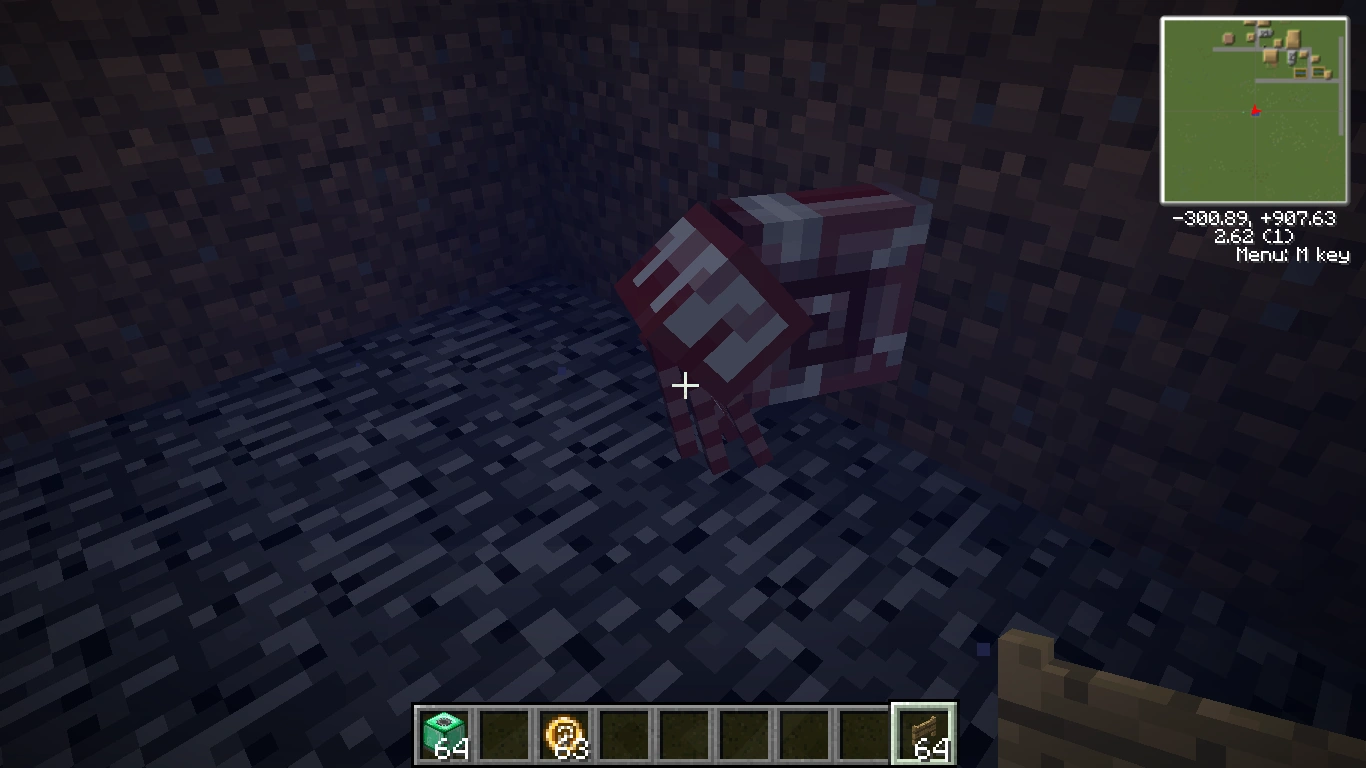
Task: Click the crosshair at screen center
Action: click(x=686, y=384)
